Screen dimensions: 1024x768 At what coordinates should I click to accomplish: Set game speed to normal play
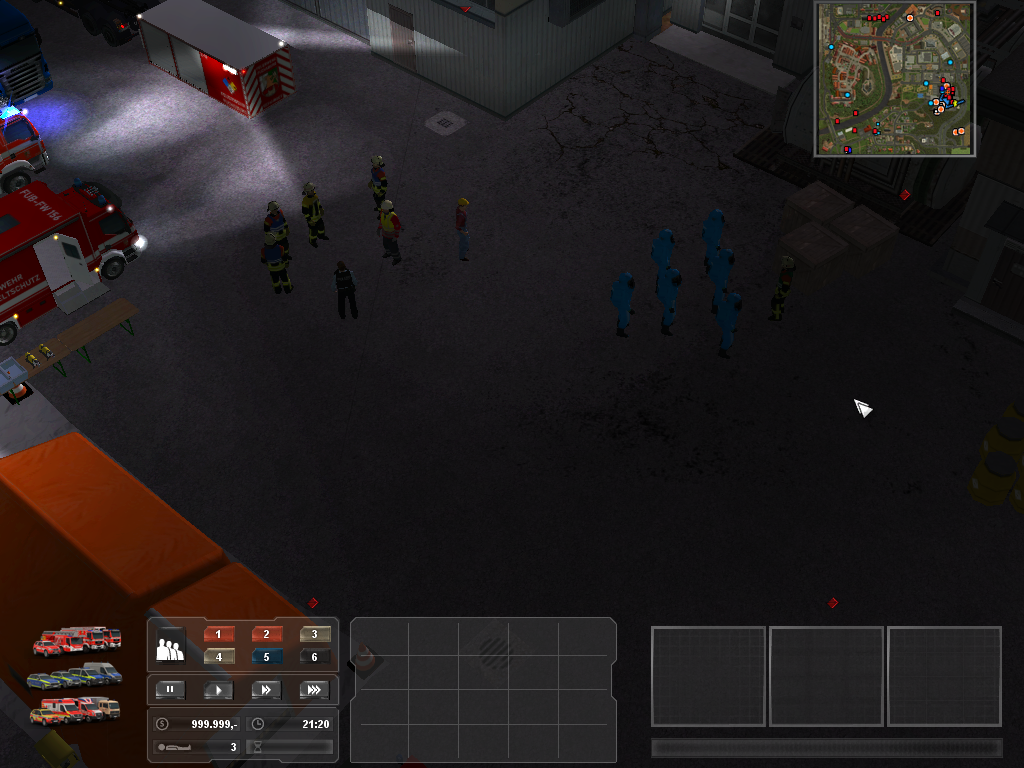pyautogui.click(x=218, y=690)
